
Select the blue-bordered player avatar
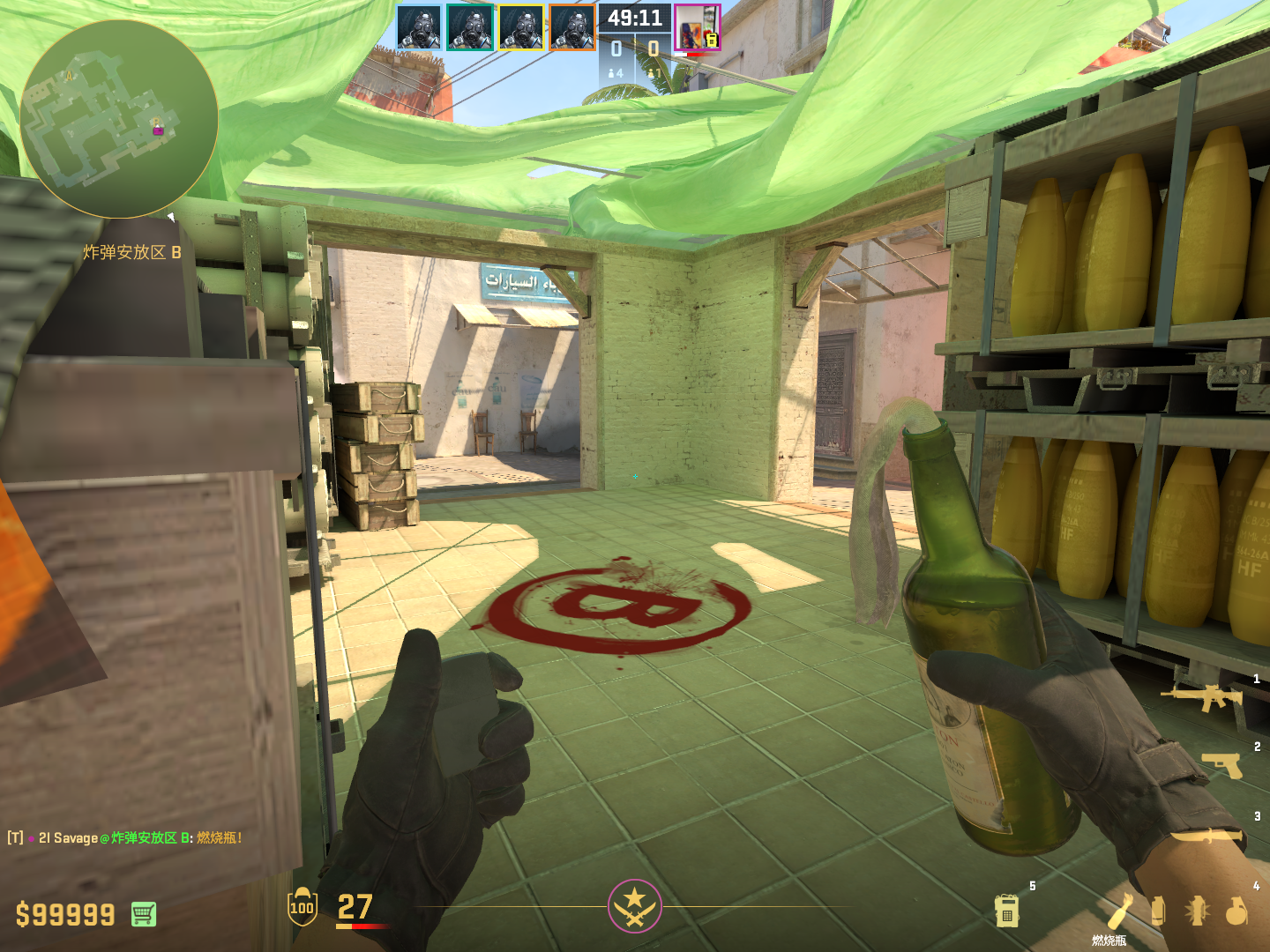(x=418, y=27)
